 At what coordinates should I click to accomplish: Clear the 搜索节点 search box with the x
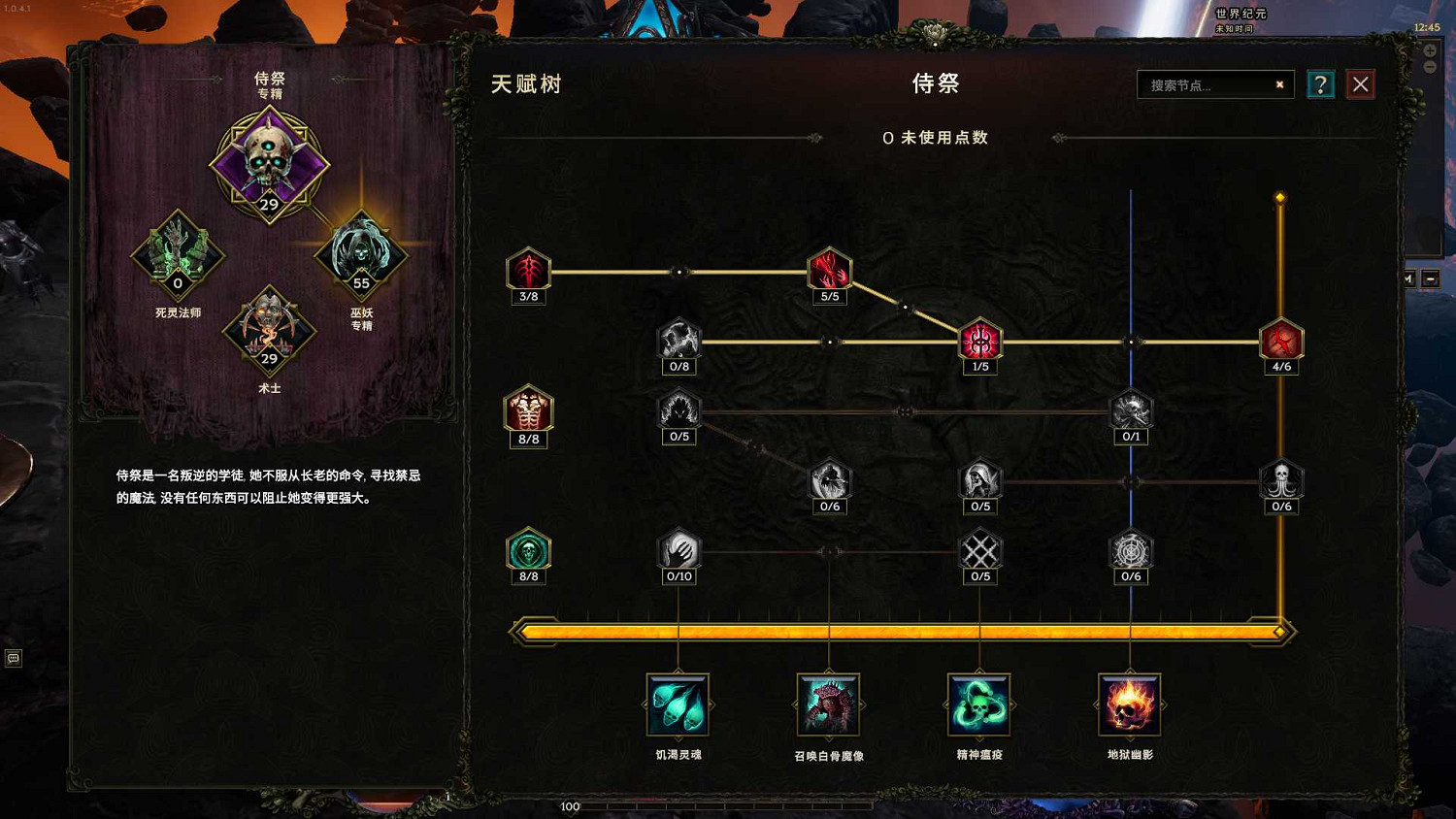pos(1279,84)
